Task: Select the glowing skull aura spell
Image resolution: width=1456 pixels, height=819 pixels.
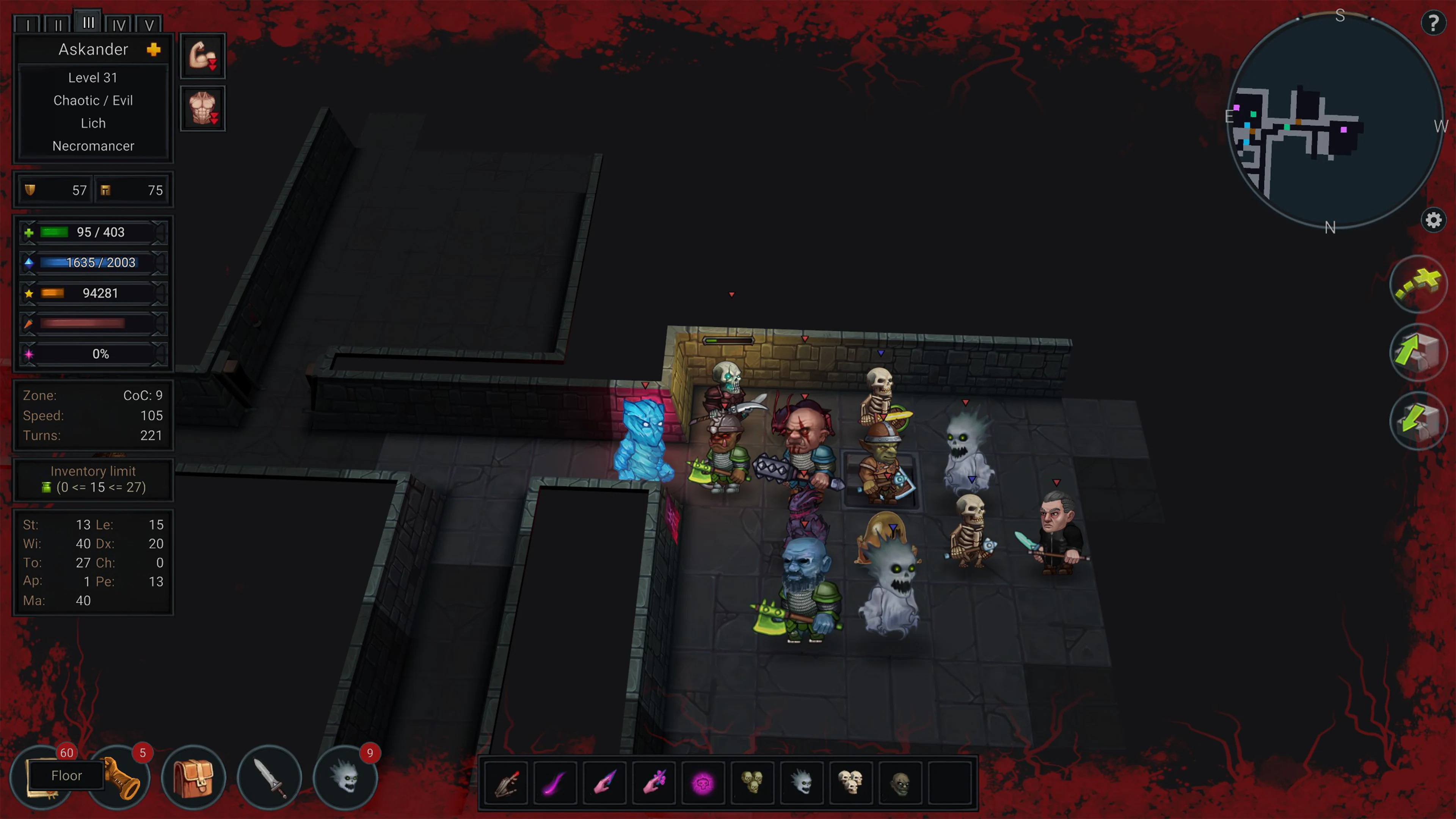Action: 704,783
